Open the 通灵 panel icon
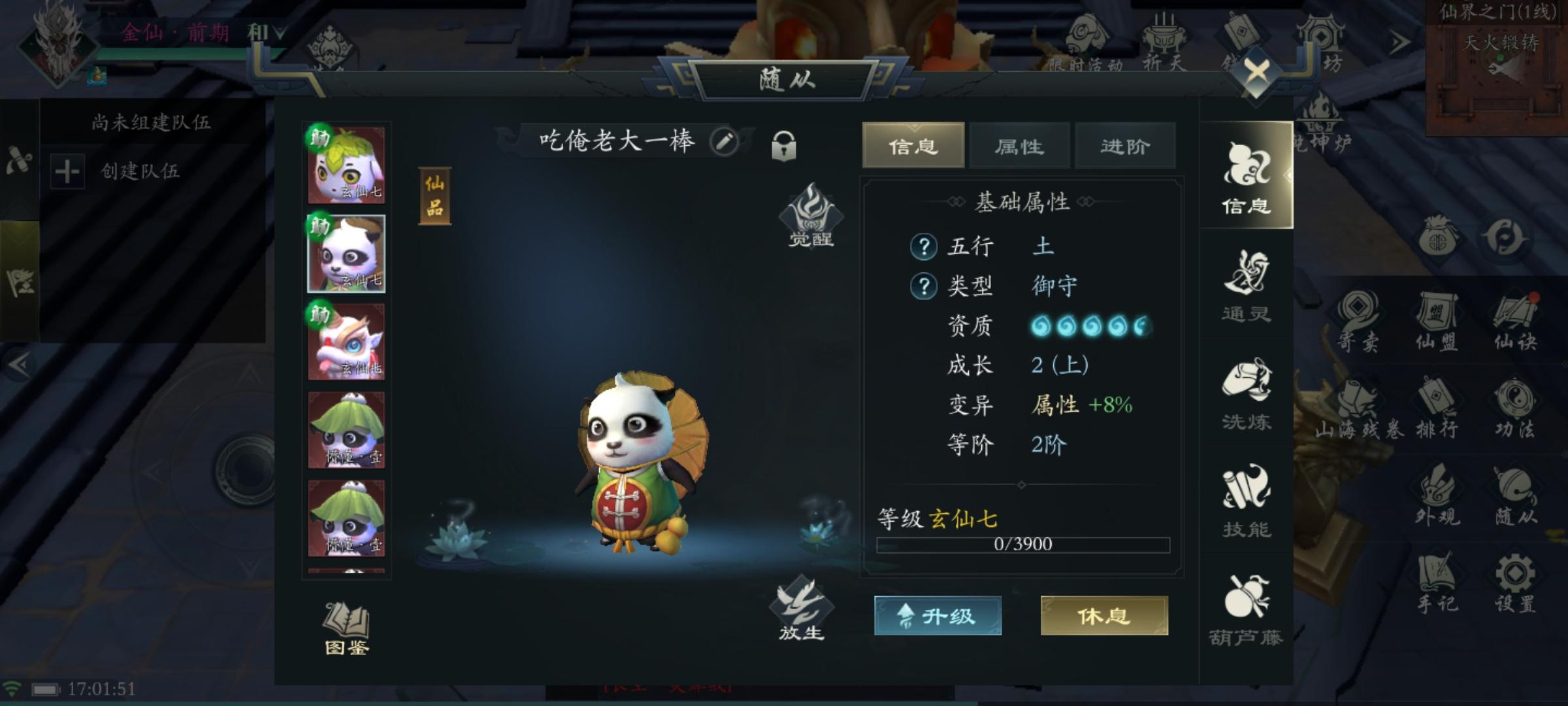 (x=1247, y=288)
